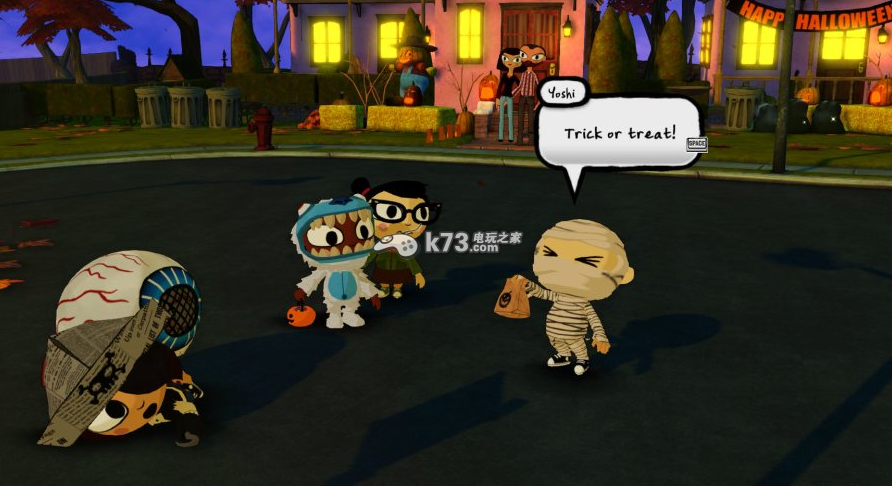Advance the 'Trick or treat!' speech bubble

tap(697, 144)
